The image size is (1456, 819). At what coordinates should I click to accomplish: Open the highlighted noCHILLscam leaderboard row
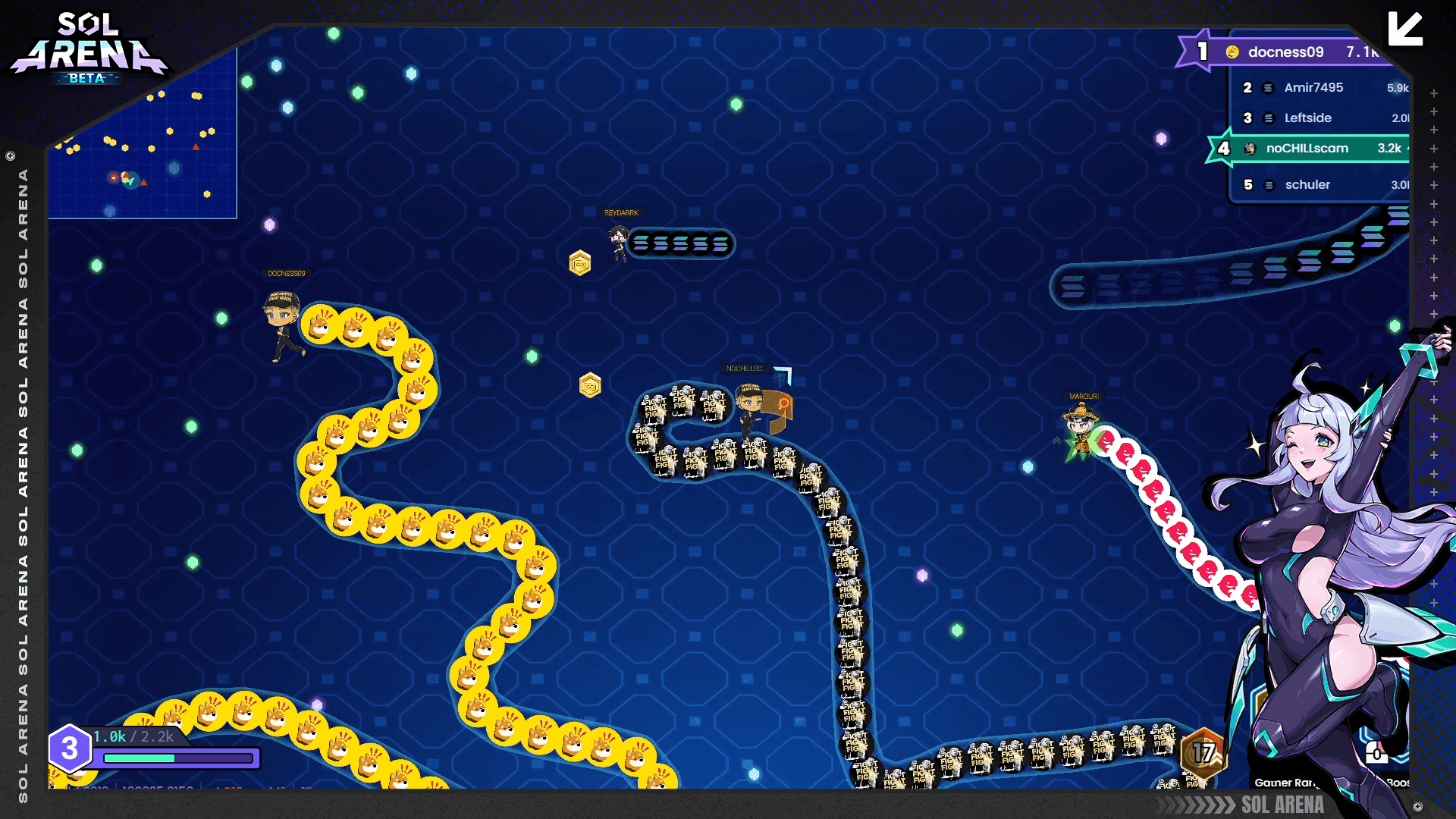point(1306,149)
